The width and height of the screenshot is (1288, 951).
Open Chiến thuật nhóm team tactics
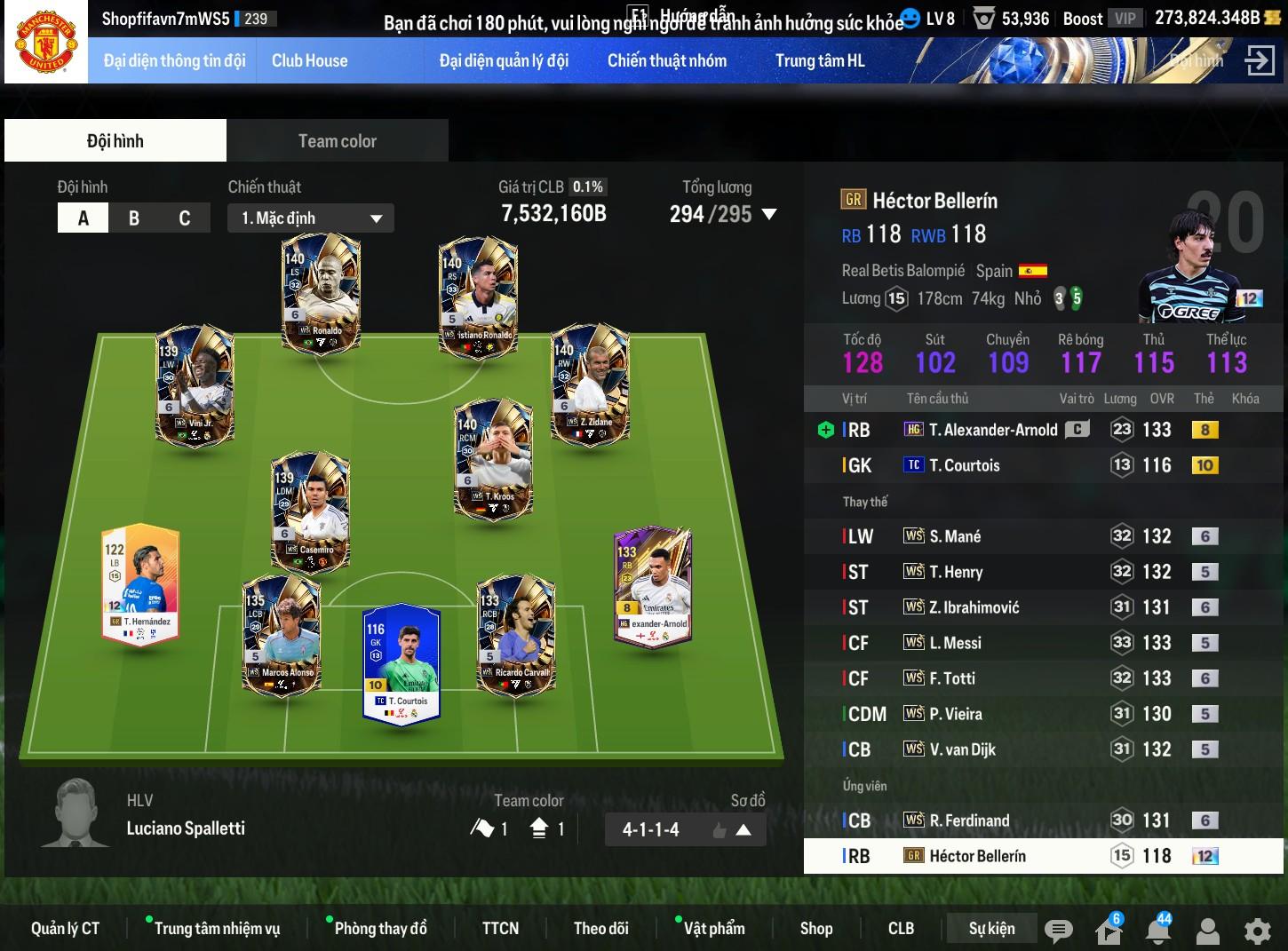coord(667,60)
